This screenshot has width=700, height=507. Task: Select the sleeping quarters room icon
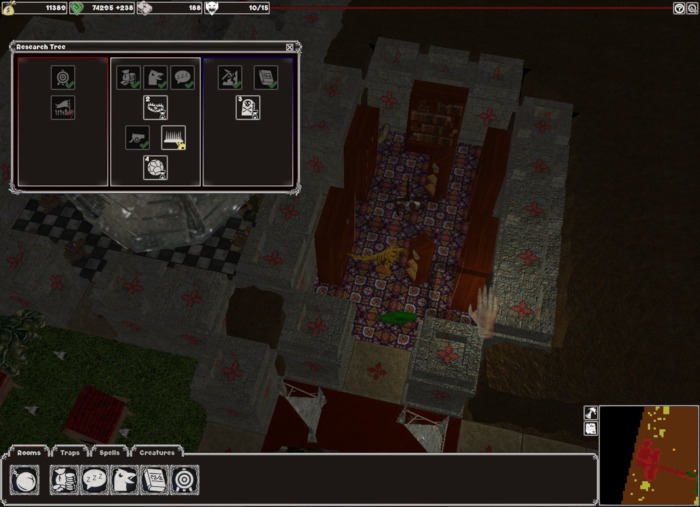94,481
